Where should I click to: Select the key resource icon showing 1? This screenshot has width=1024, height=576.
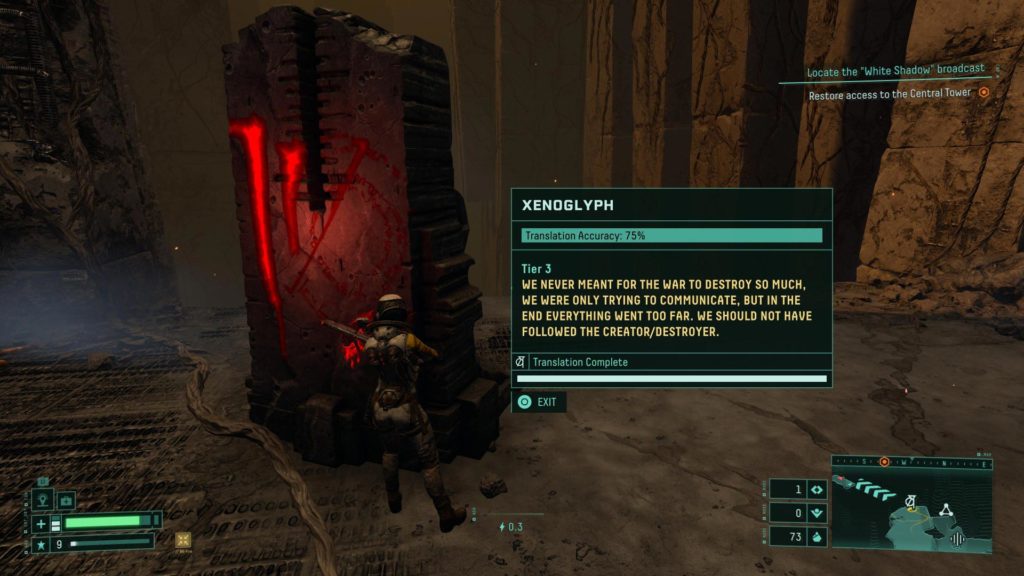coord(816,489)
